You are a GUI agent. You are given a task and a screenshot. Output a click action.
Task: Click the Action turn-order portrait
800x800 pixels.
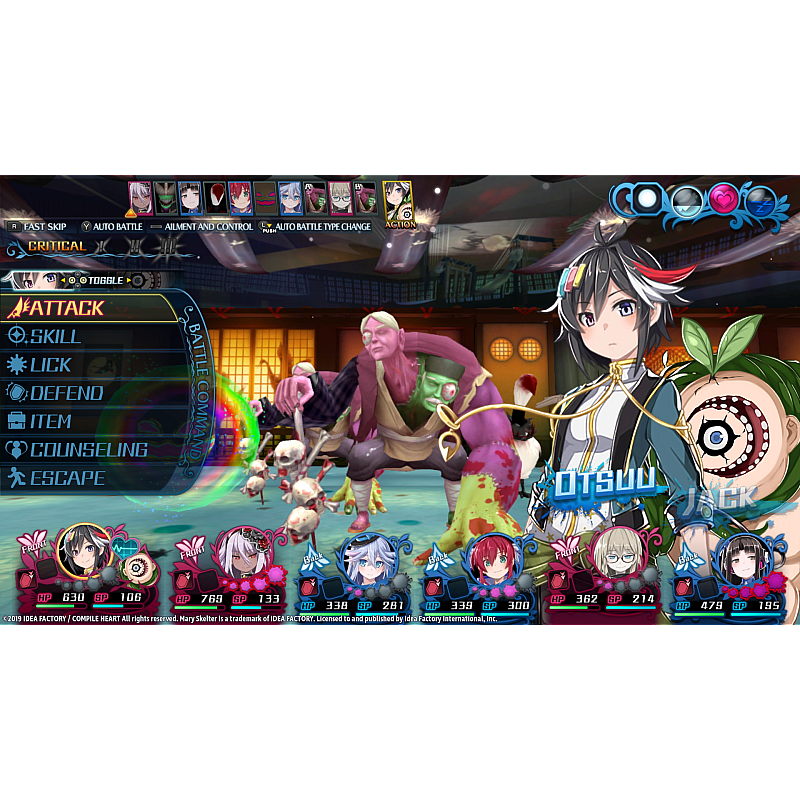click(398, 201)
